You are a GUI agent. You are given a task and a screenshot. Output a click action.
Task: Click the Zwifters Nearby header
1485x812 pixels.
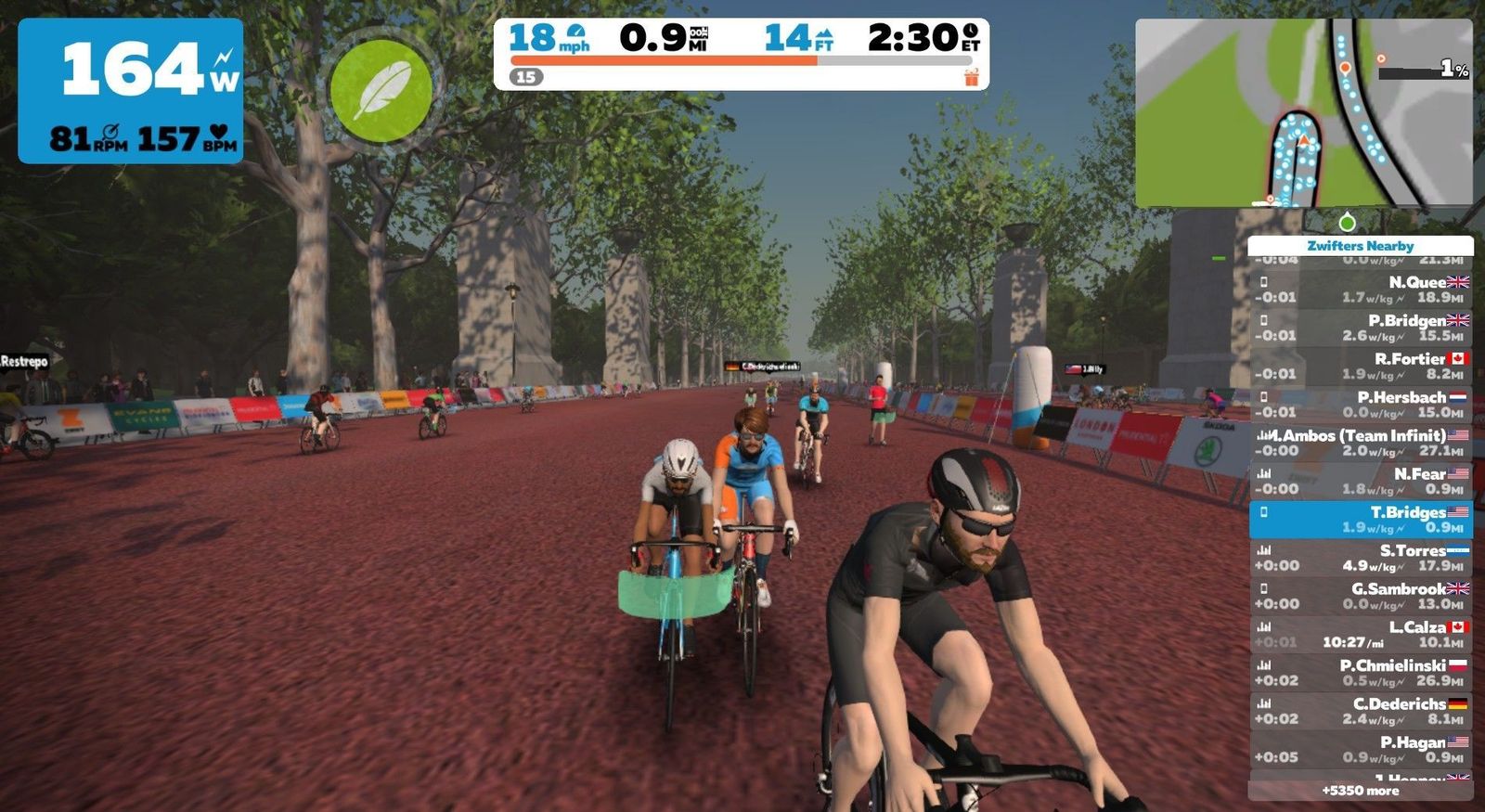1360,246
